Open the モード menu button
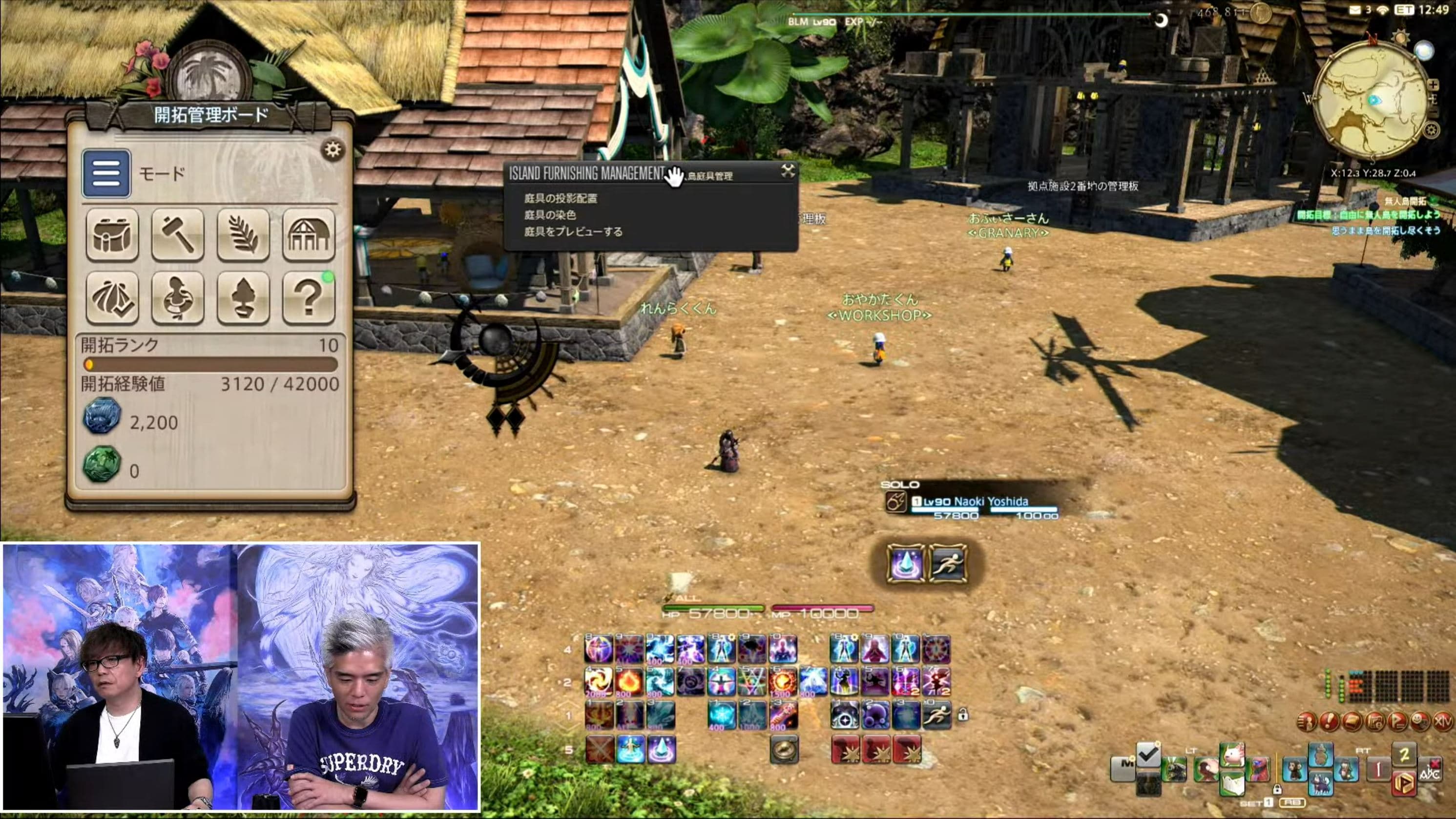Screen dimensions: 1456x819 106,173
